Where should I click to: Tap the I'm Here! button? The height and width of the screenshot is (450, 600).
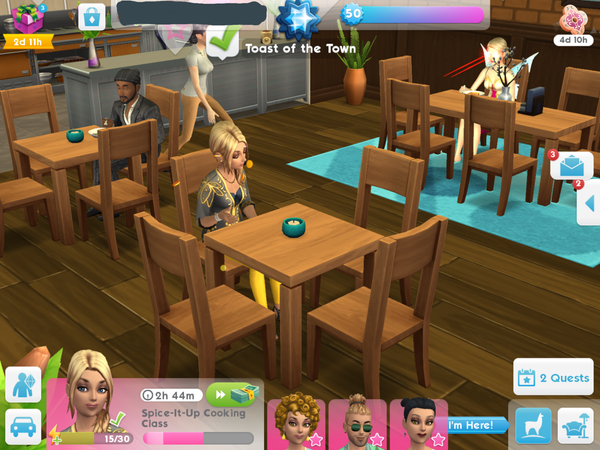point(473,425)
